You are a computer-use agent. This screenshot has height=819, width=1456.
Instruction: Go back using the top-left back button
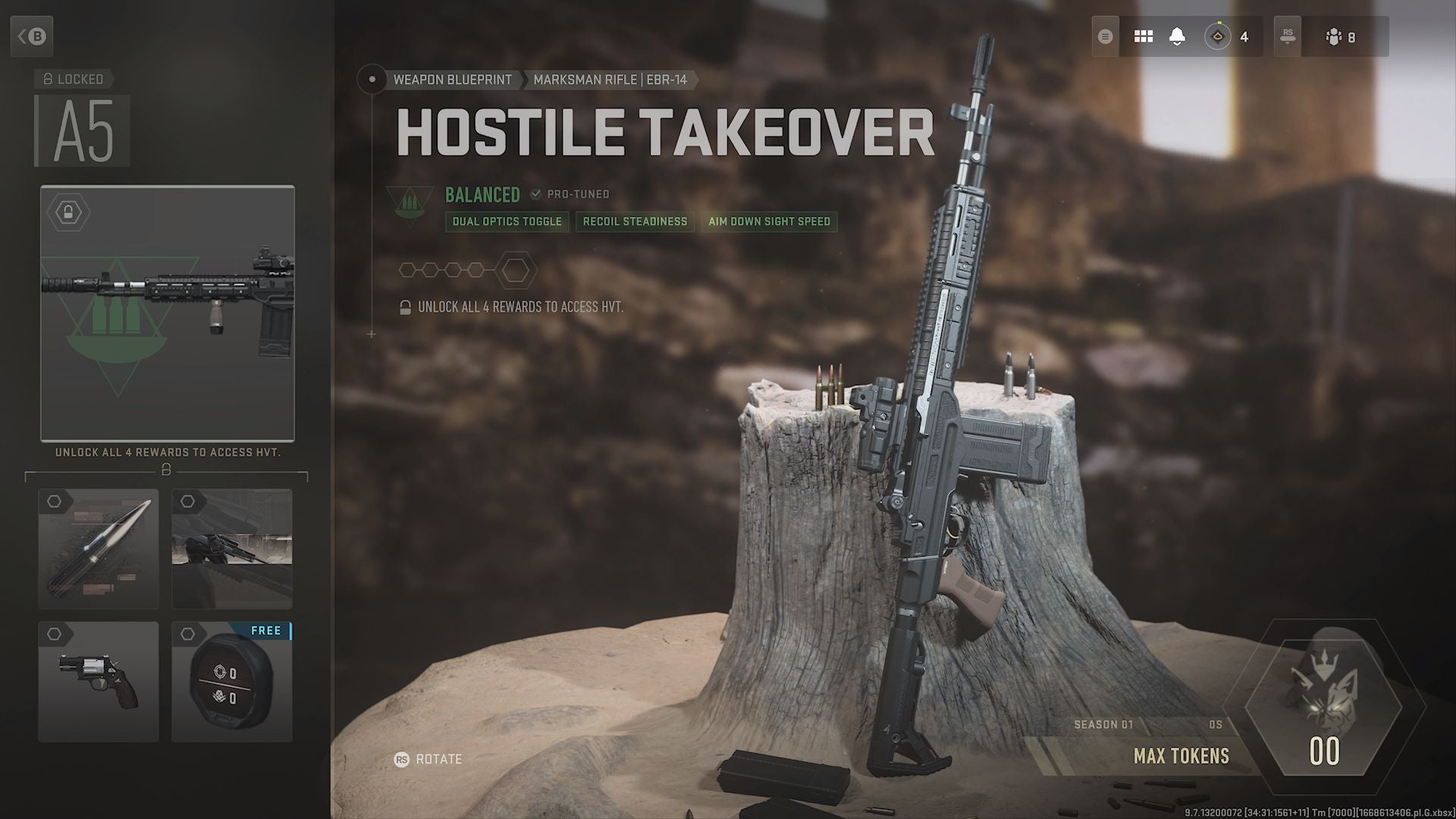tap(32, 36)
